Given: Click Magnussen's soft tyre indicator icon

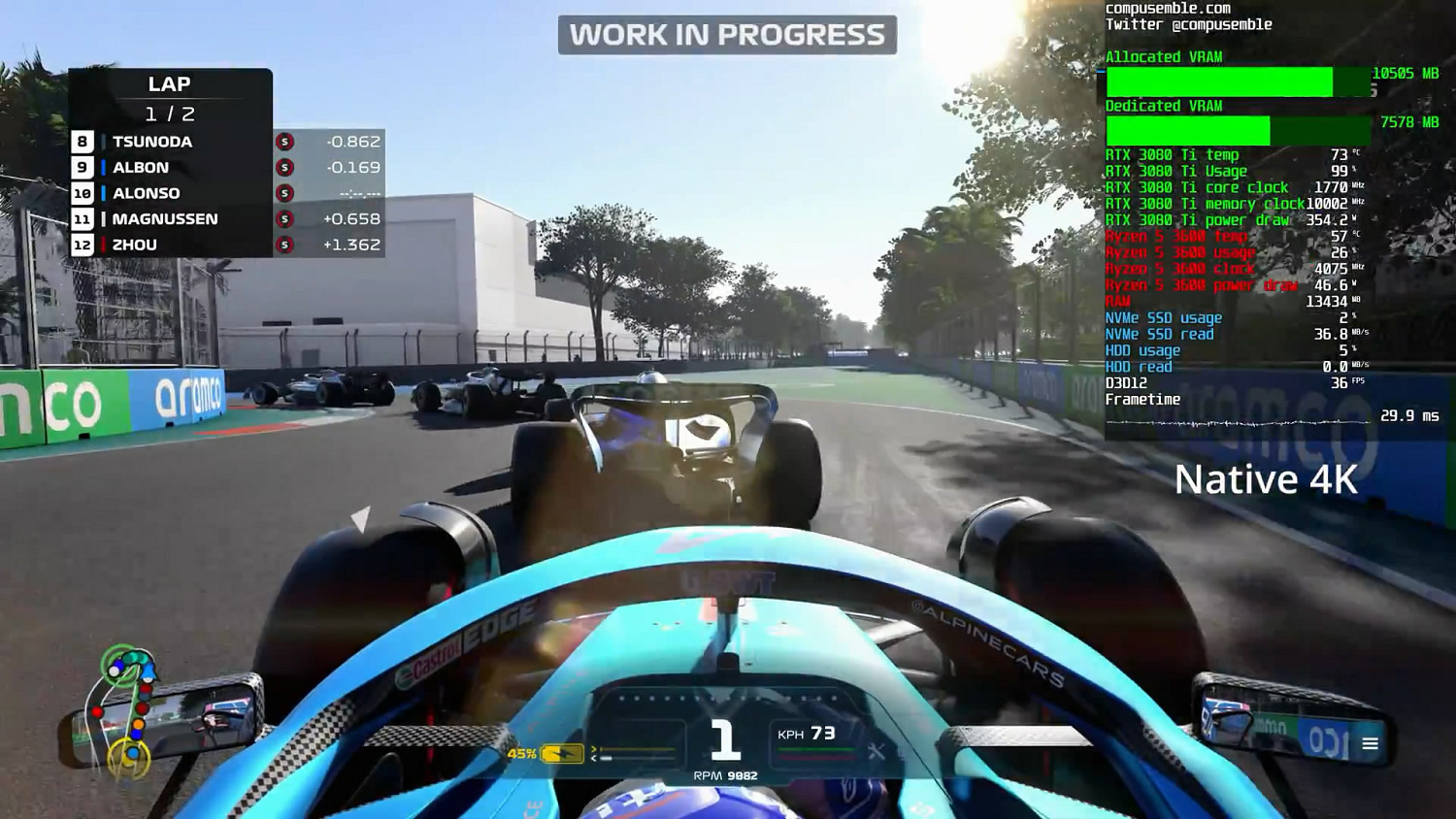Looking at the screenshot, I should click(x=284, y=218).
